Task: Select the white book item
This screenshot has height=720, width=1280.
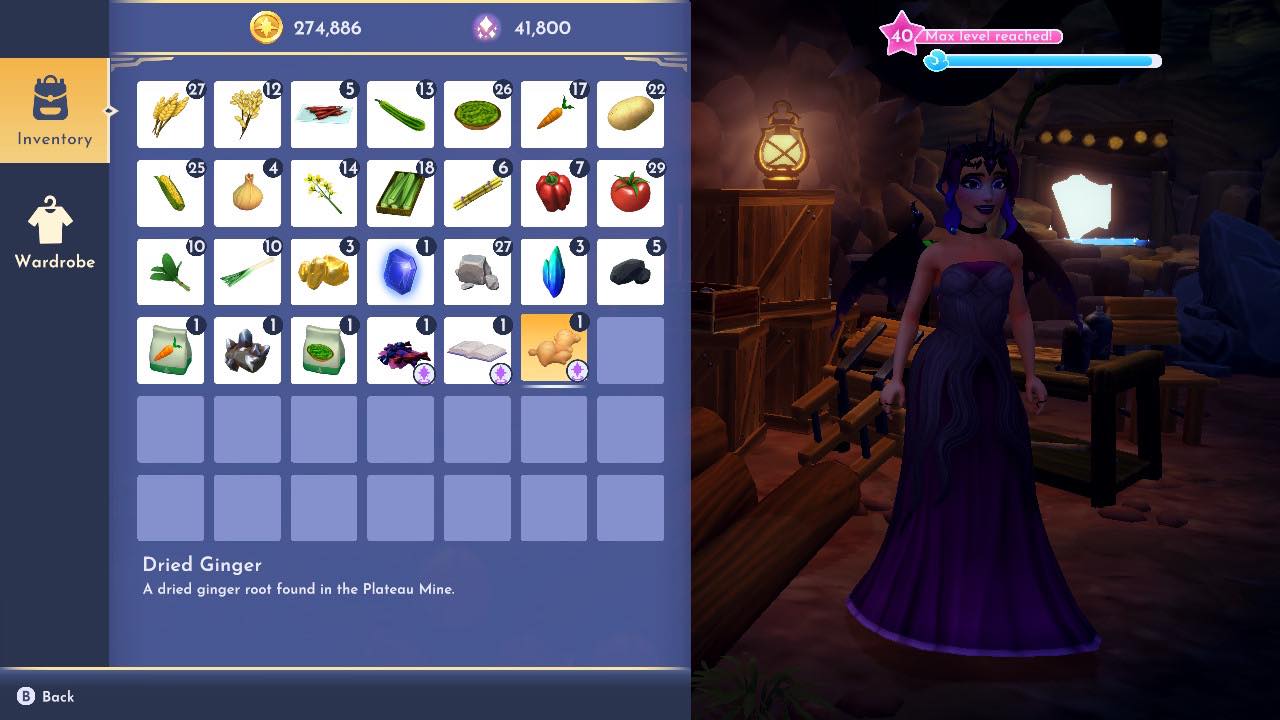Action: pyautogui.click(x=477, y=349)
